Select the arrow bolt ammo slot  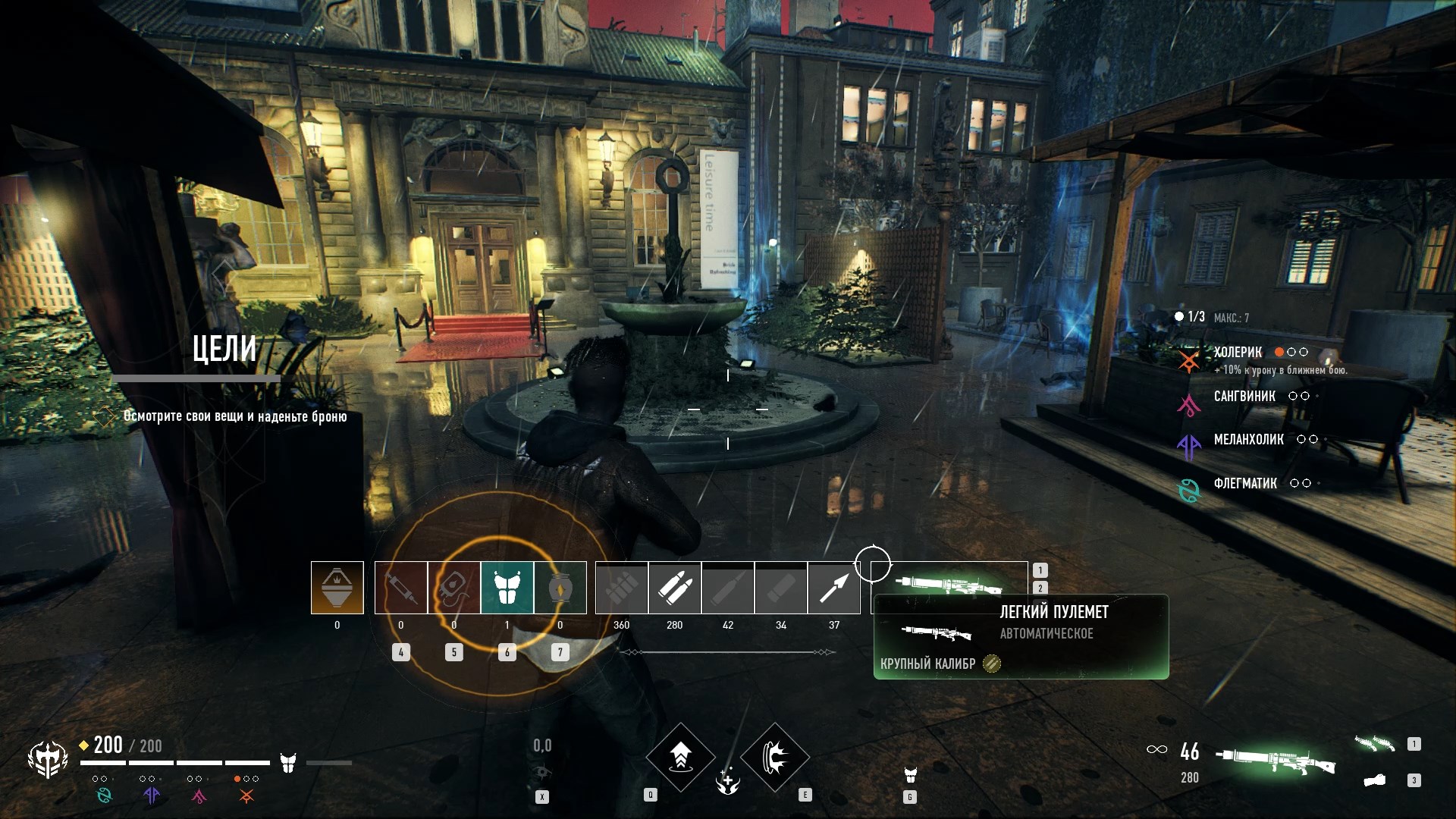click(834, 588)
